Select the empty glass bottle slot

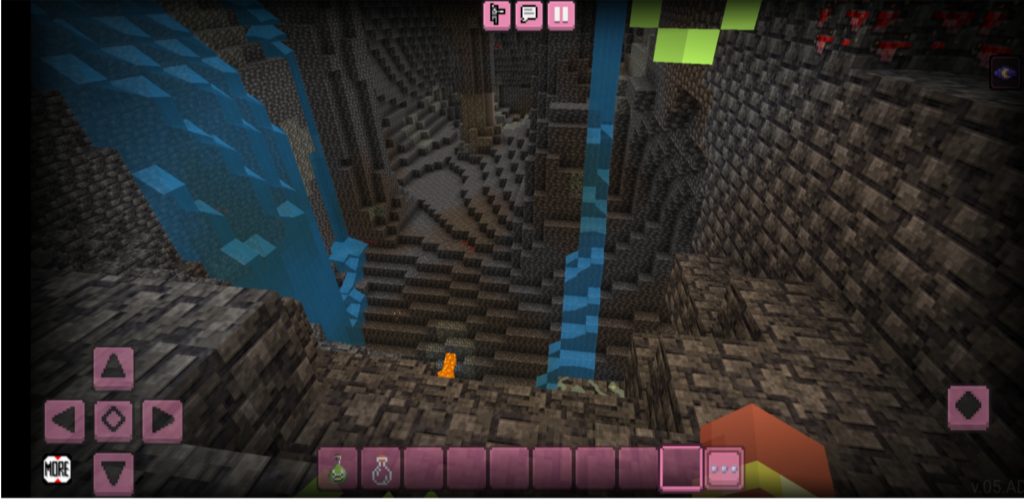tap(381, 467)
